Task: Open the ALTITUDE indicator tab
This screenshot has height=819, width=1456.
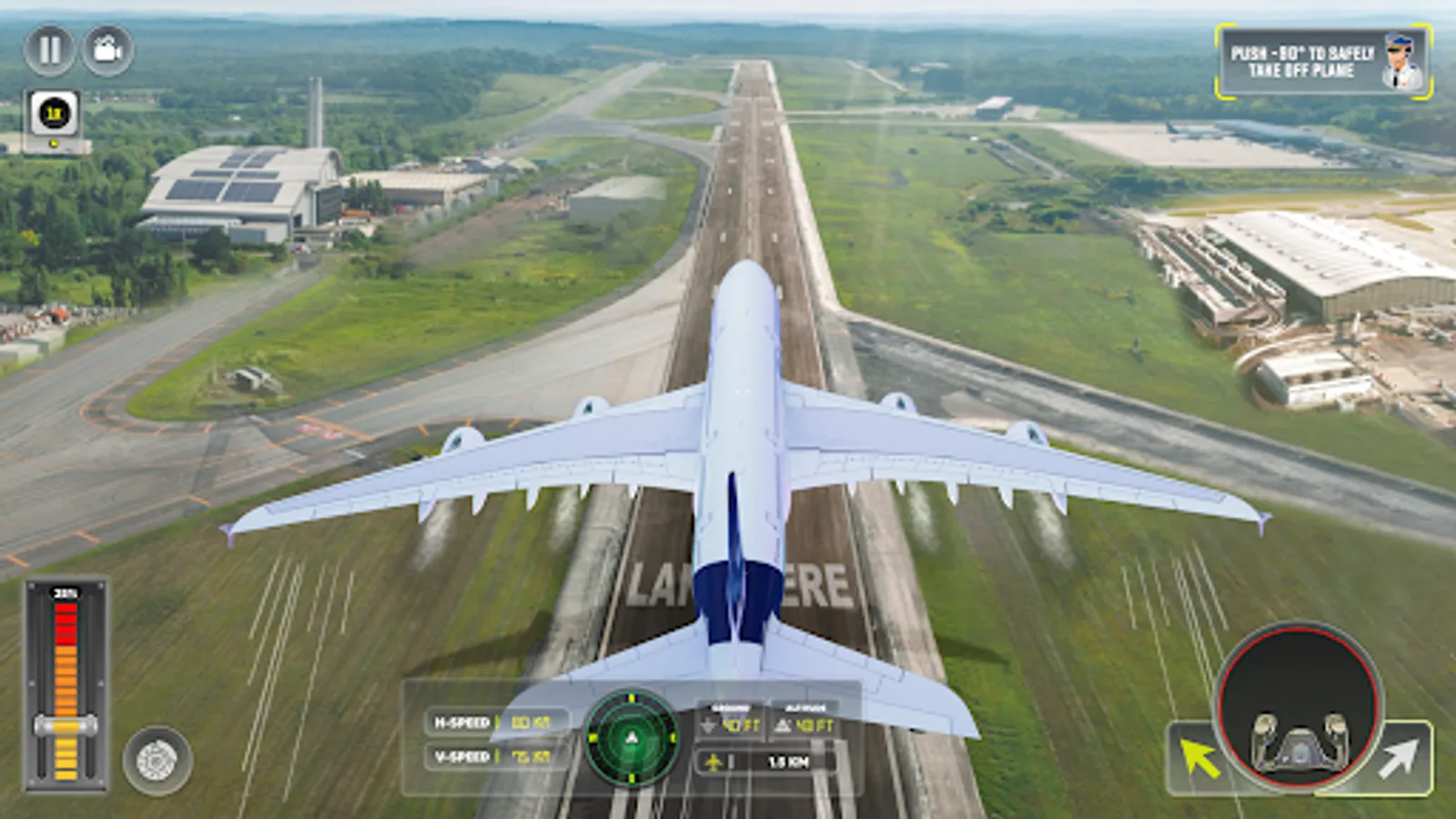Action: (805, 705)
